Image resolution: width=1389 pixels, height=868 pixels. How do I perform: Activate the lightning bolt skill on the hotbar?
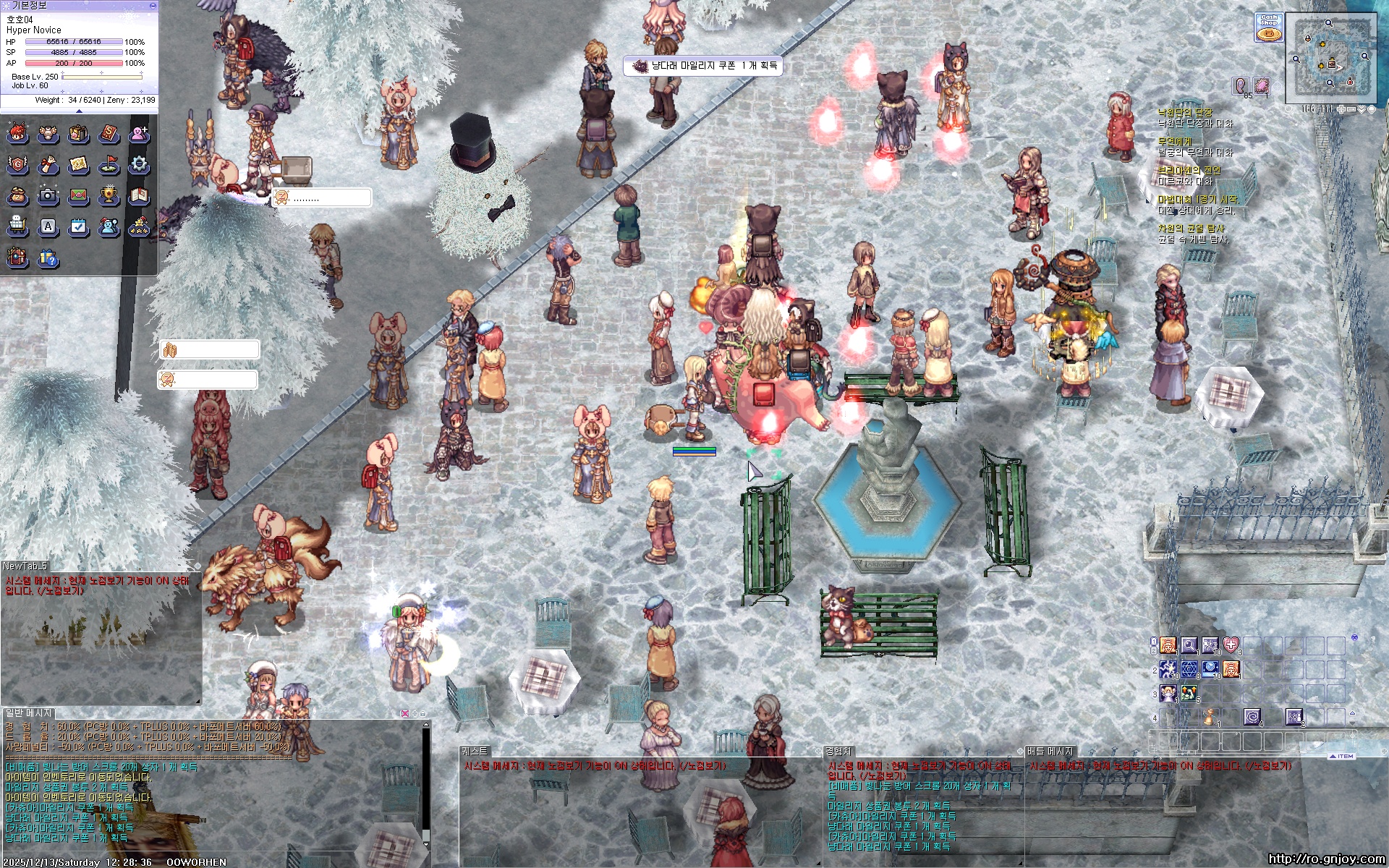click(x=1168, y=670)
